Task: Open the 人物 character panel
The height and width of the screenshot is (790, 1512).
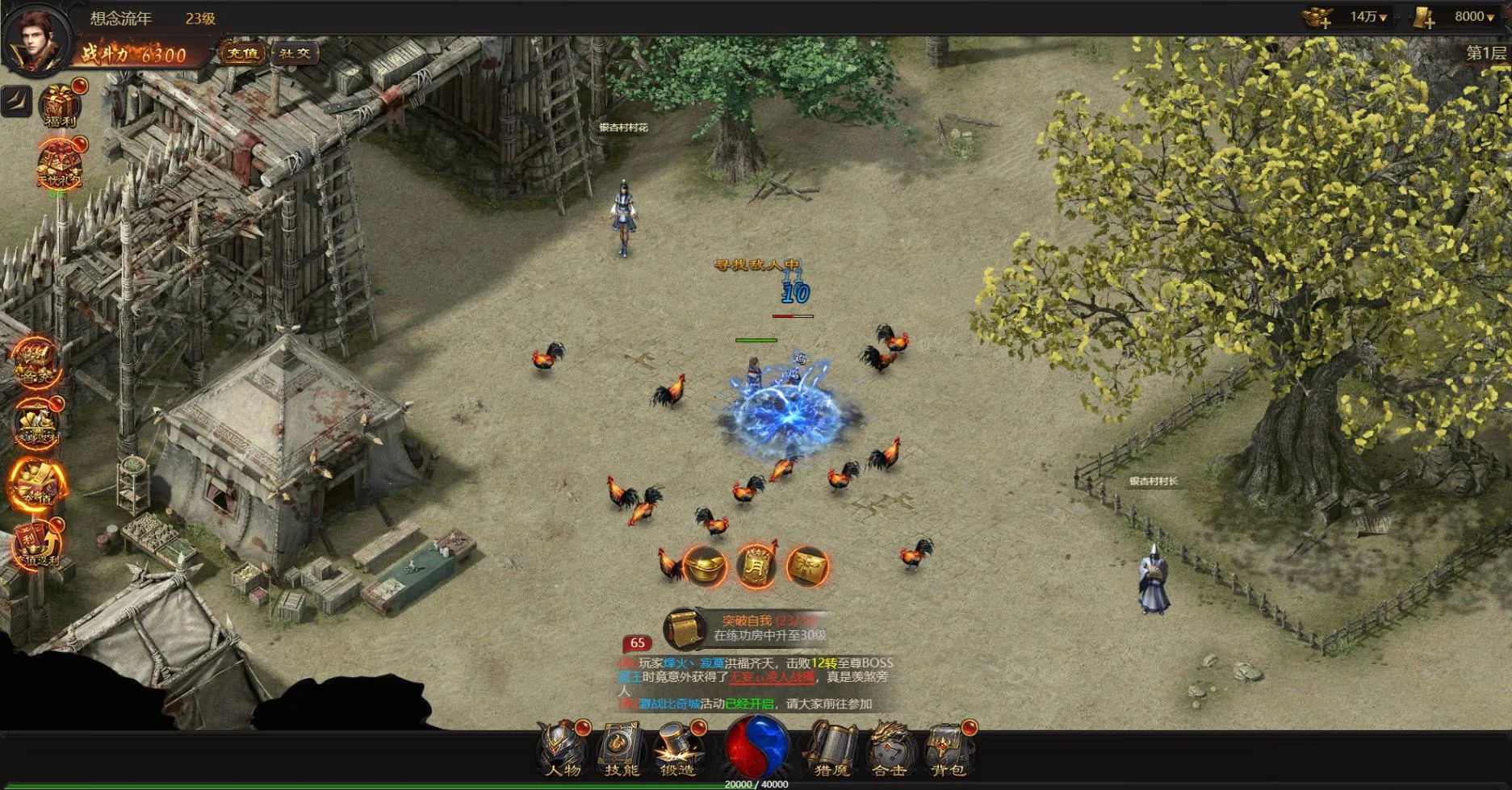Action: coord(562,748)
